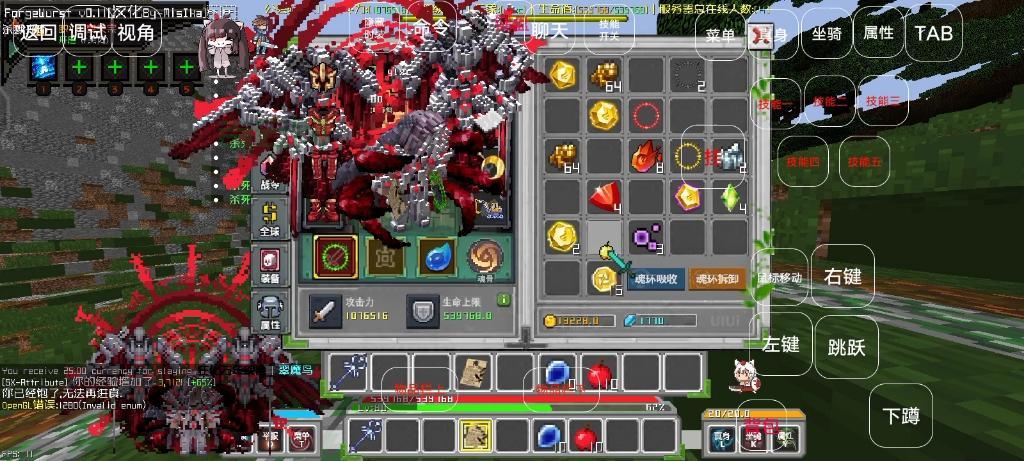
Task: Select the red gem inventory slot
Action: [603, 197]
